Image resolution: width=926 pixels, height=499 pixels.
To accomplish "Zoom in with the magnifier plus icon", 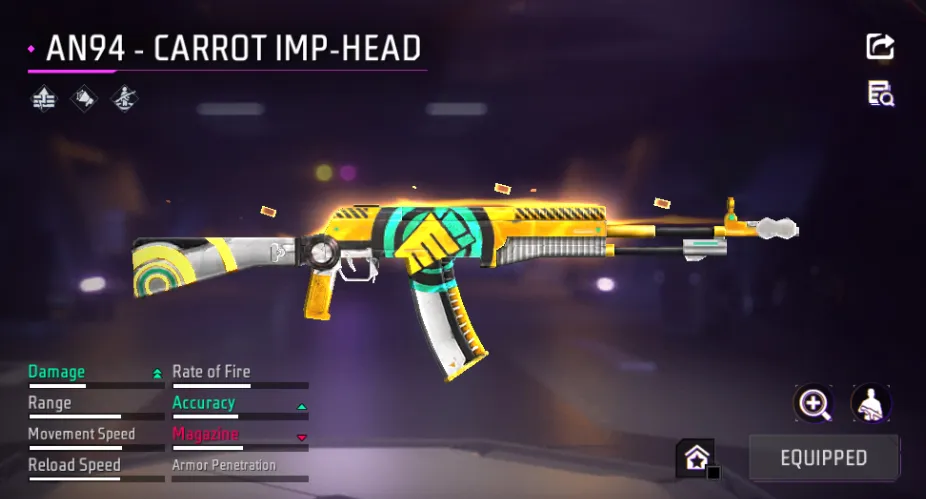I will 813,404.
